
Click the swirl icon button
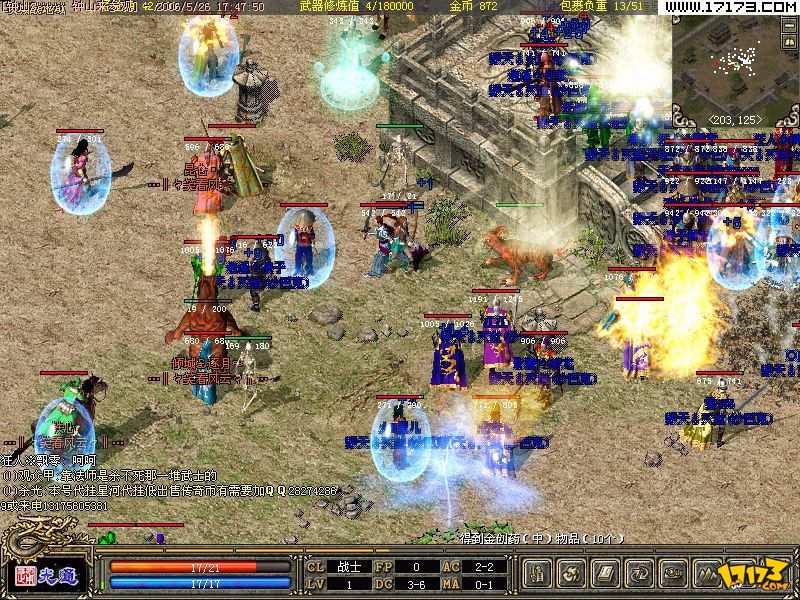[572, 573]
